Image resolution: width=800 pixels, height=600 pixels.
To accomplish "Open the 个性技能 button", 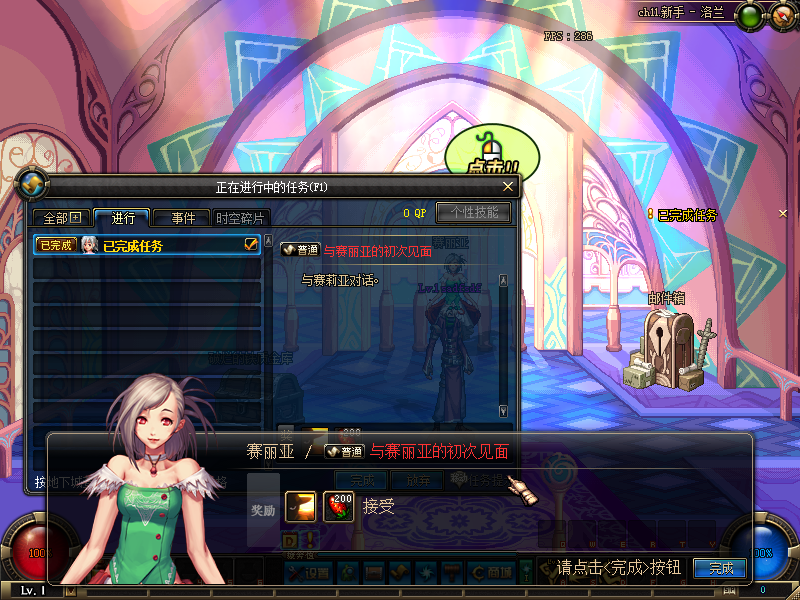I will point(473,212).
